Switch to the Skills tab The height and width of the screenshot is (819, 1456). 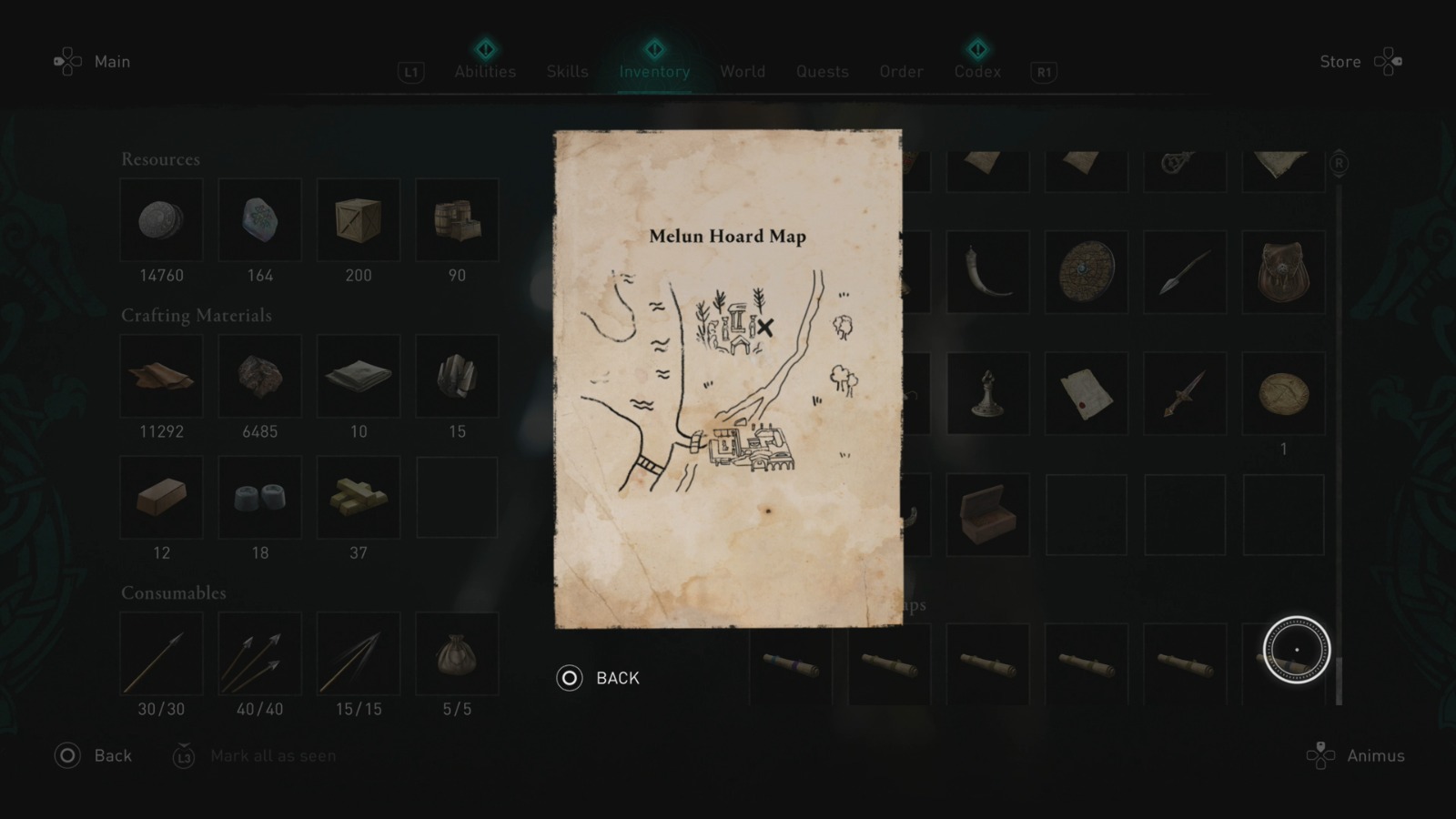567,71
